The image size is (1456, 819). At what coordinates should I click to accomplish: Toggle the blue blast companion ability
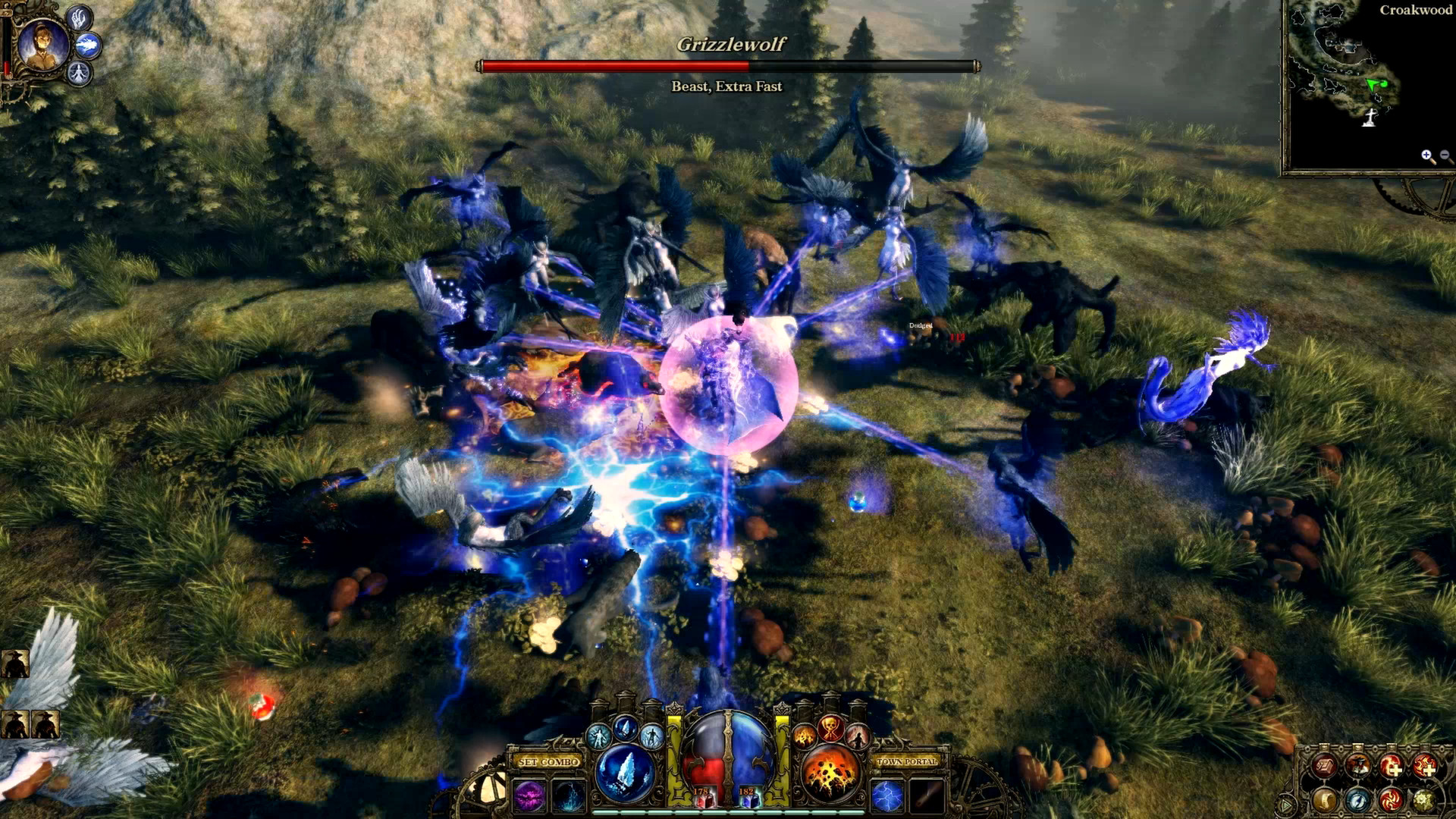[x=88, y=44]
